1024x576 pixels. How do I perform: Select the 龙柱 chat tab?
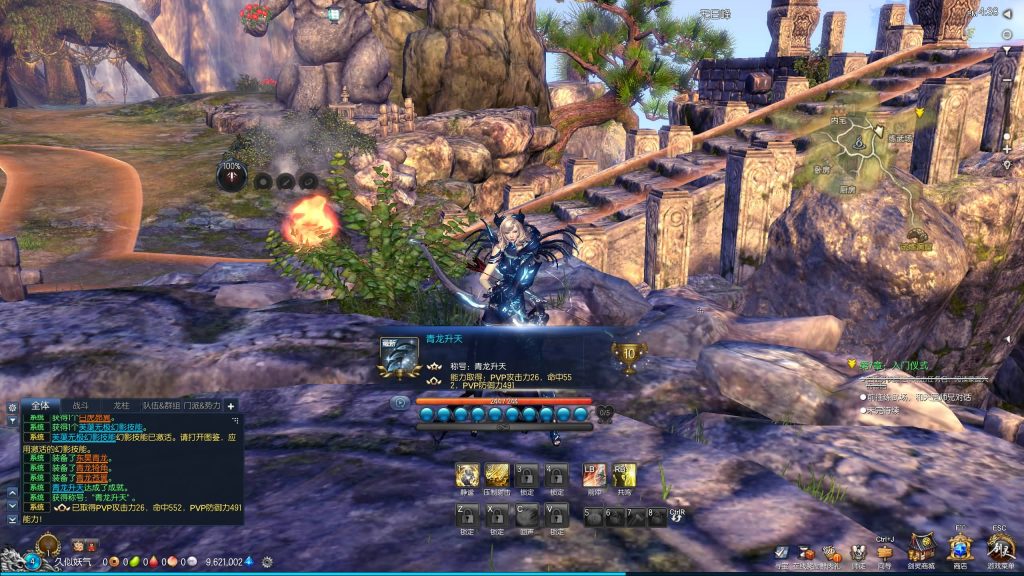pos(121,405)
